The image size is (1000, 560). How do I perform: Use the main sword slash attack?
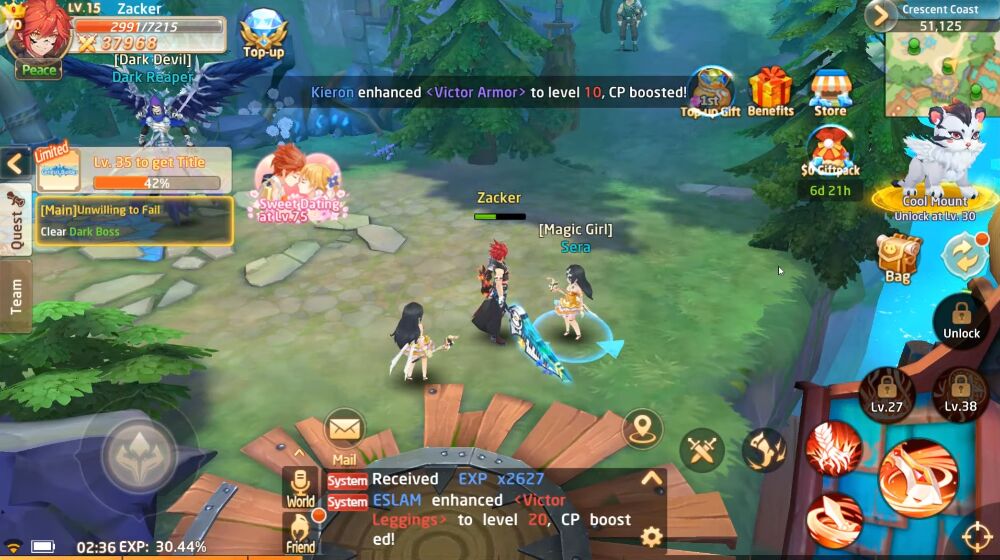918,478
